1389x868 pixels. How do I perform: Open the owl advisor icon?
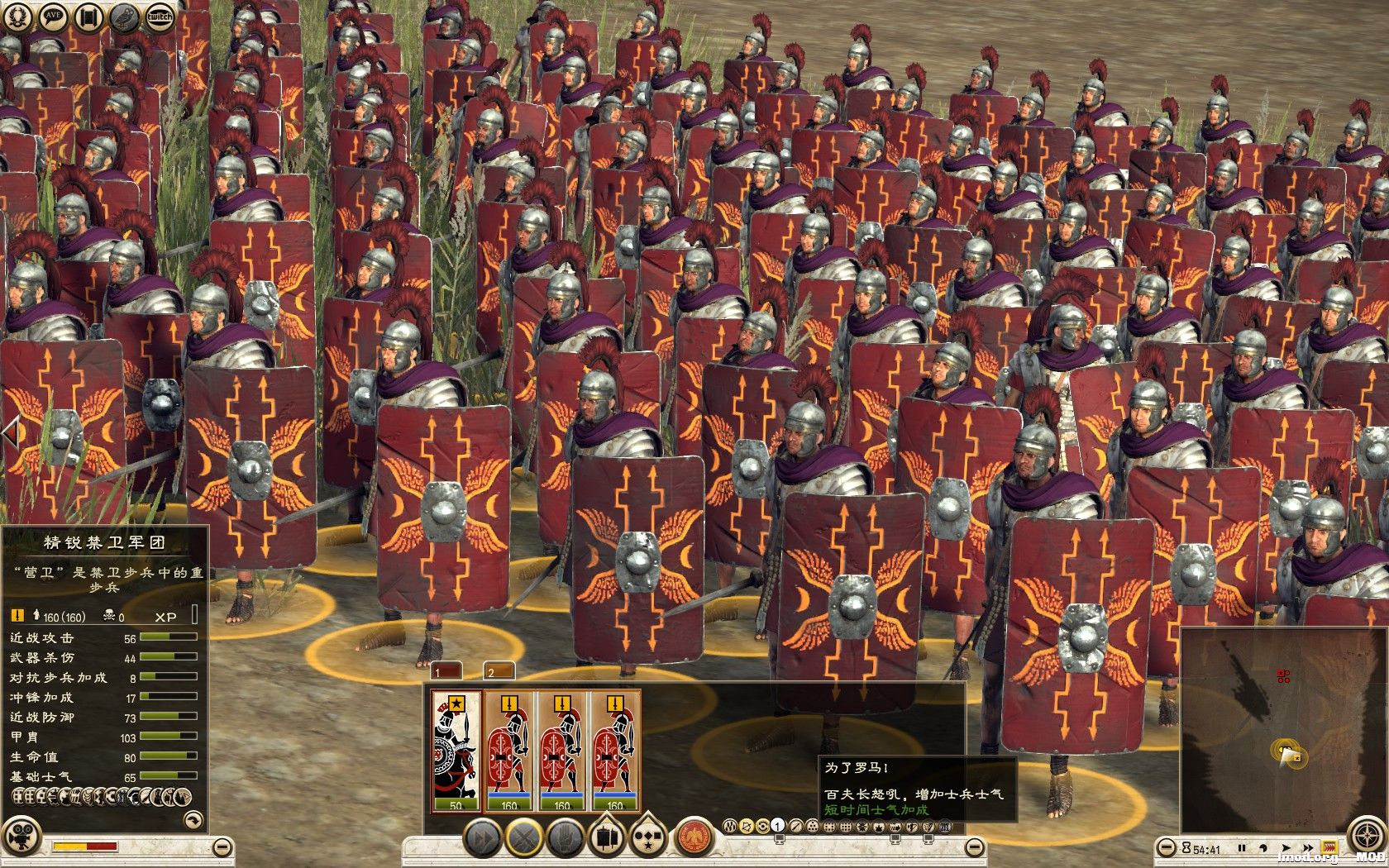[x=124, y=16]
